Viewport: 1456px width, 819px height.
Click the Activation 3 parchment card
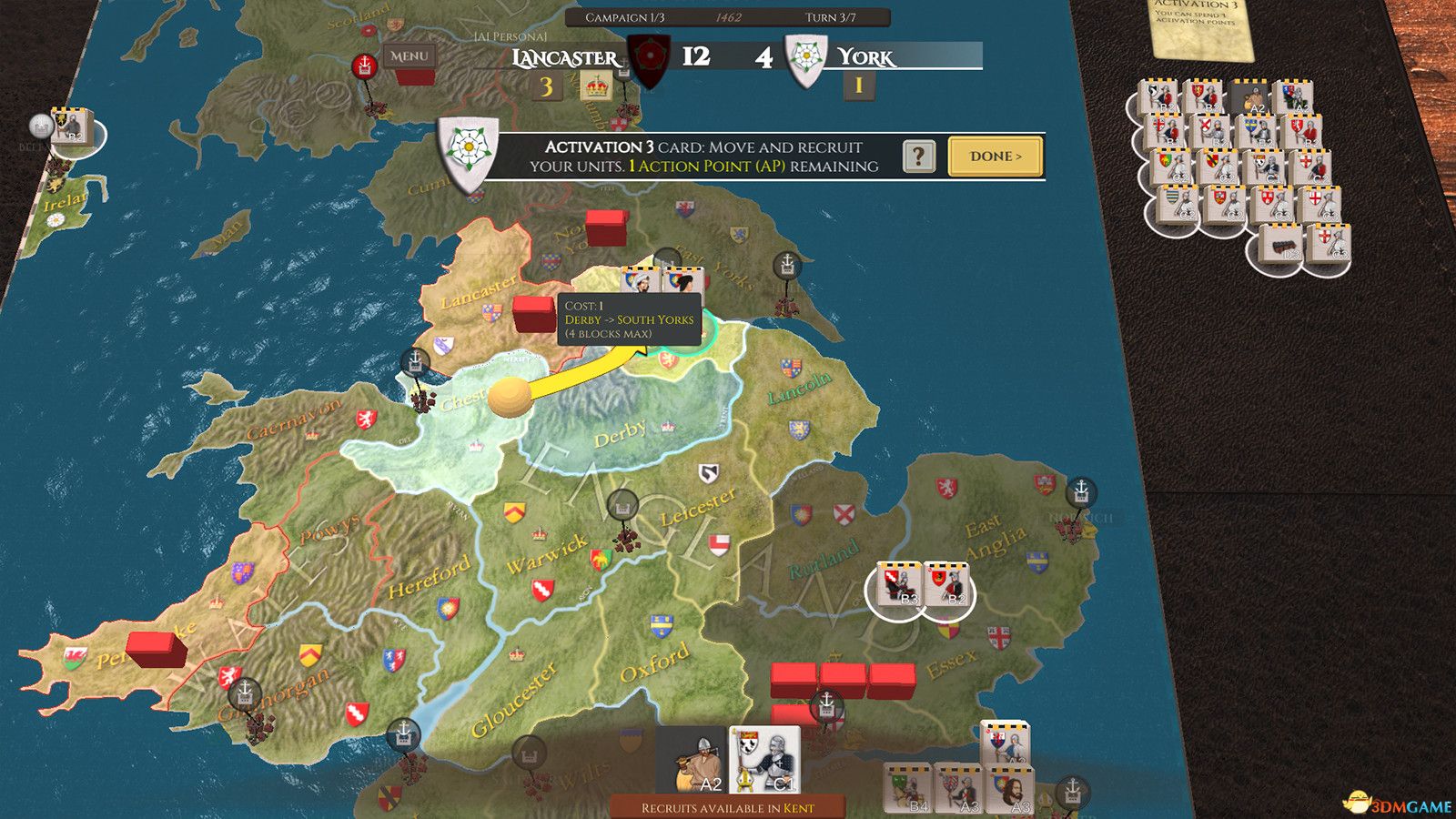(1200, 25)
